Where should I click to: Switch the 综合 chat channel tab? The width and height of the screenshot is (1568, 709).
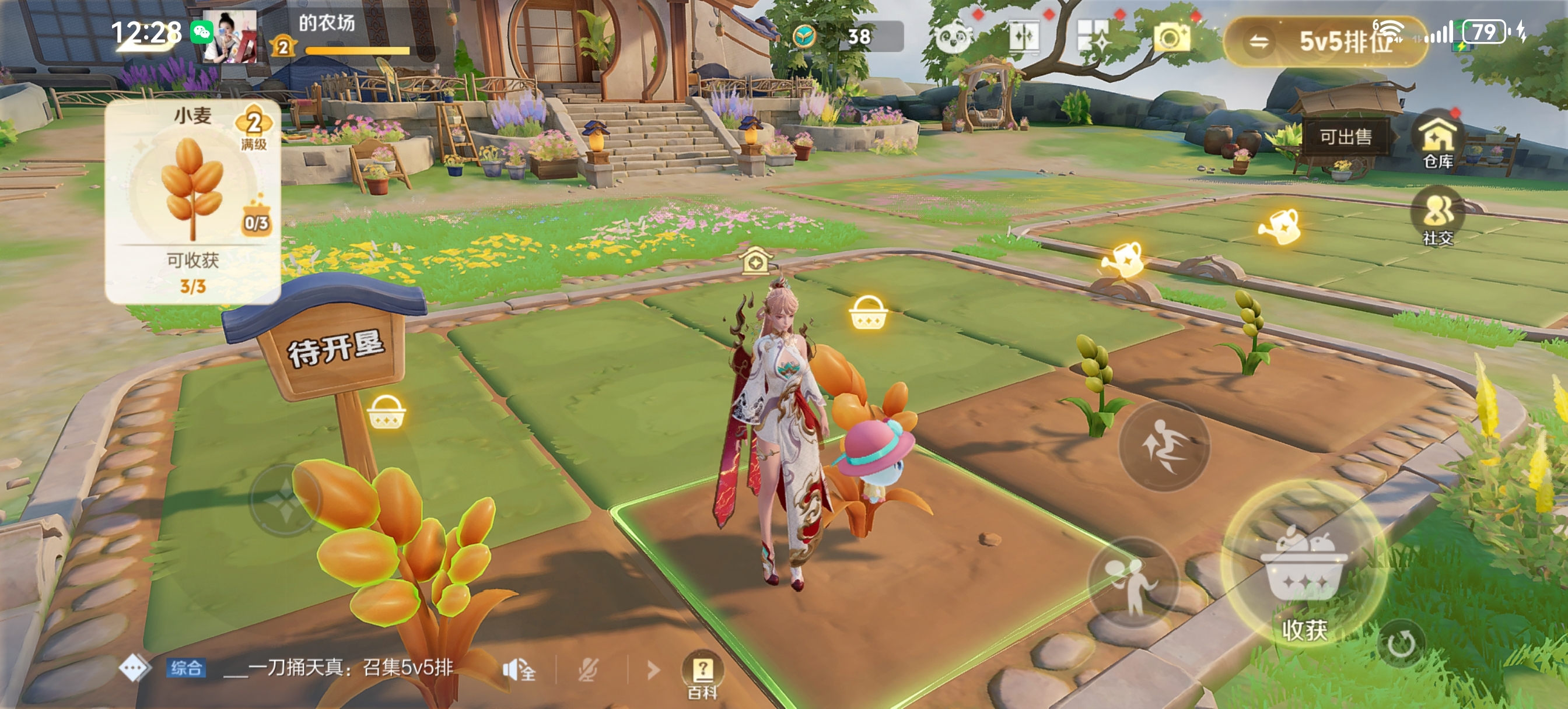(x=185, y=668)
